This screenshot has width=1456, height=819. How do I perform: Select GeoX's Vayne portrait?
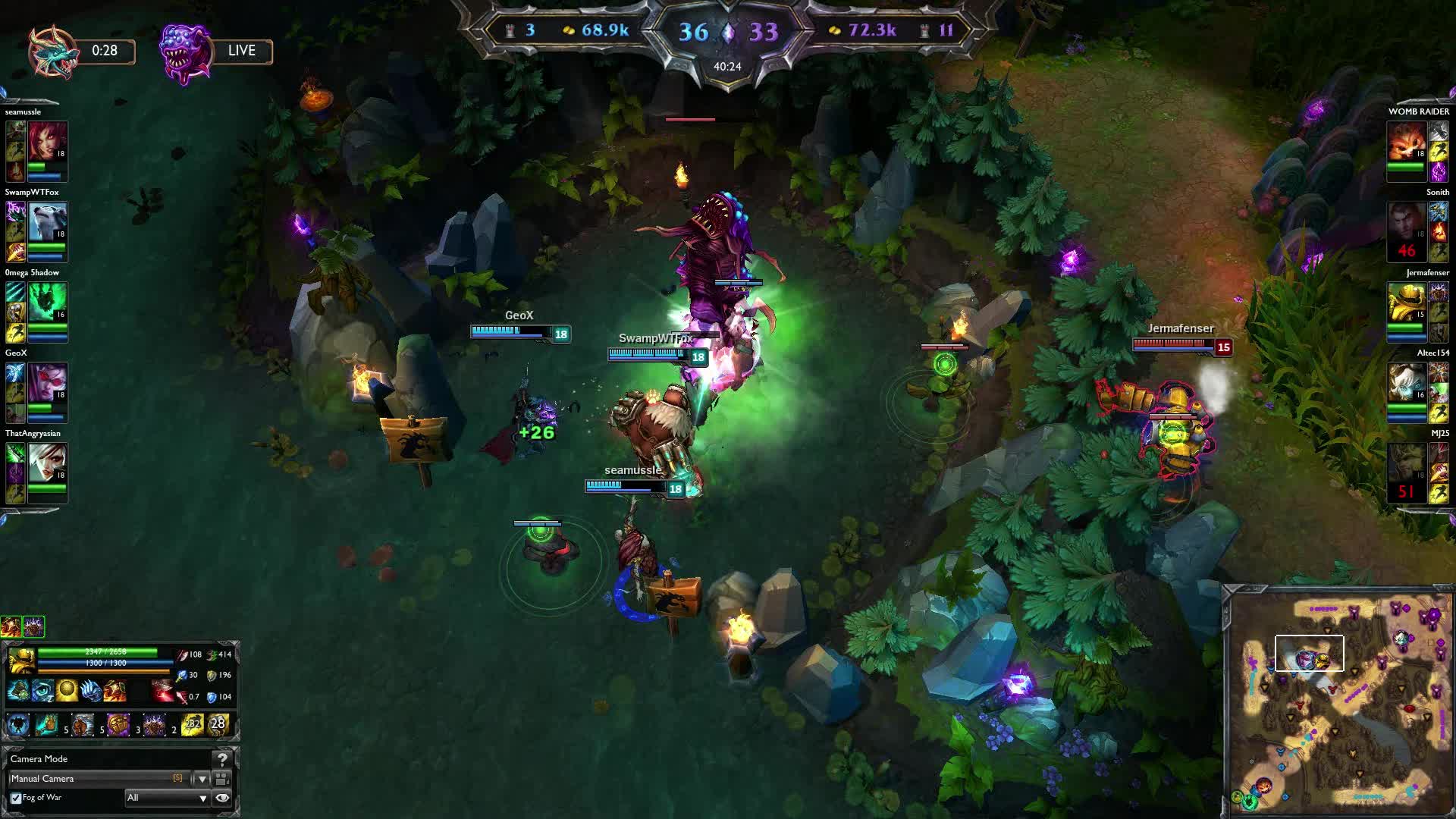pyautogui.click(x=47, y=383)
